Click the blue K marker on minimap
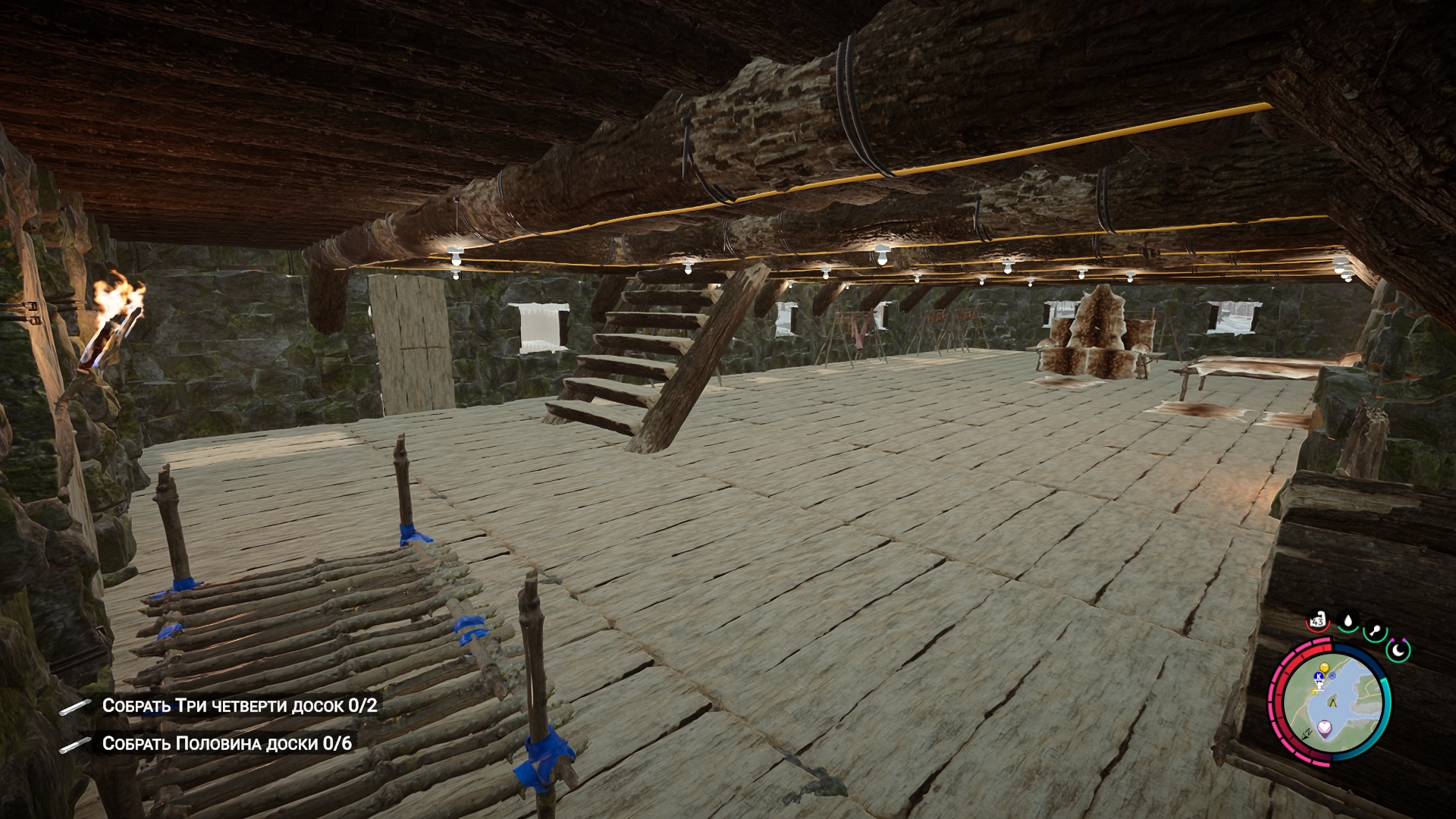Viewport: 1456px width, 819px height. click(1319, 675)
